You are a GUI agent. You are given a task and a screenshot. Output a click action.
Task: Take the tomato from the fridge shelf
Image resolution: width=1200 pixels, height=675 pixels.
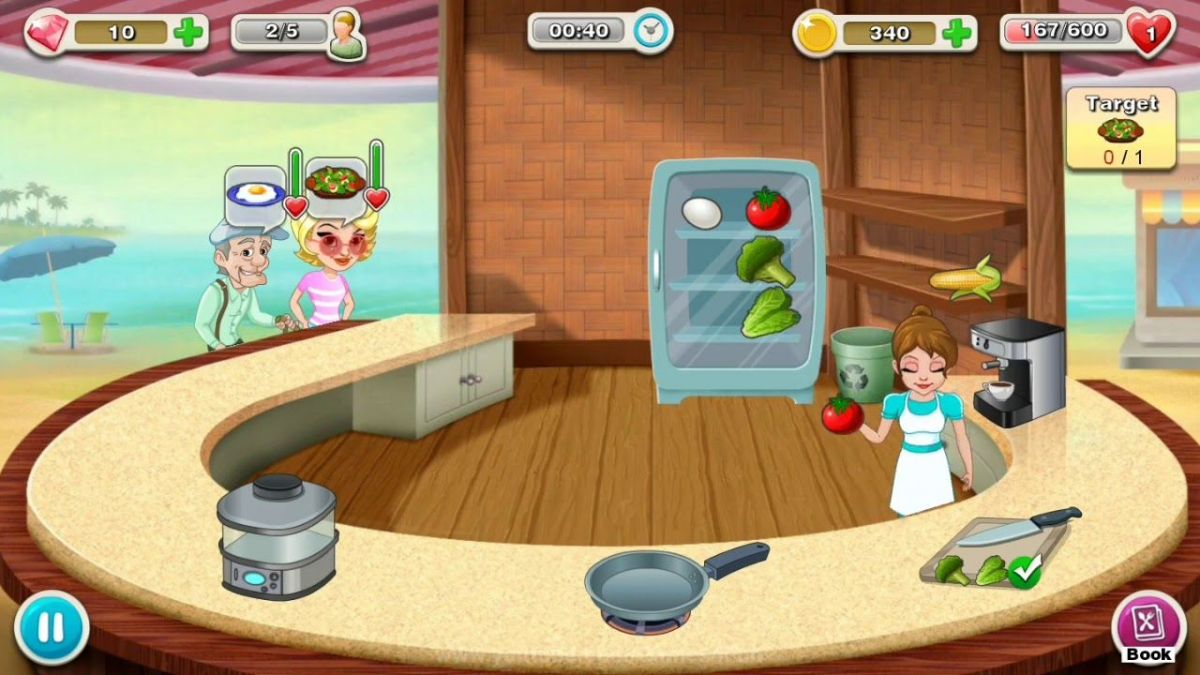[x=767, y=208]
